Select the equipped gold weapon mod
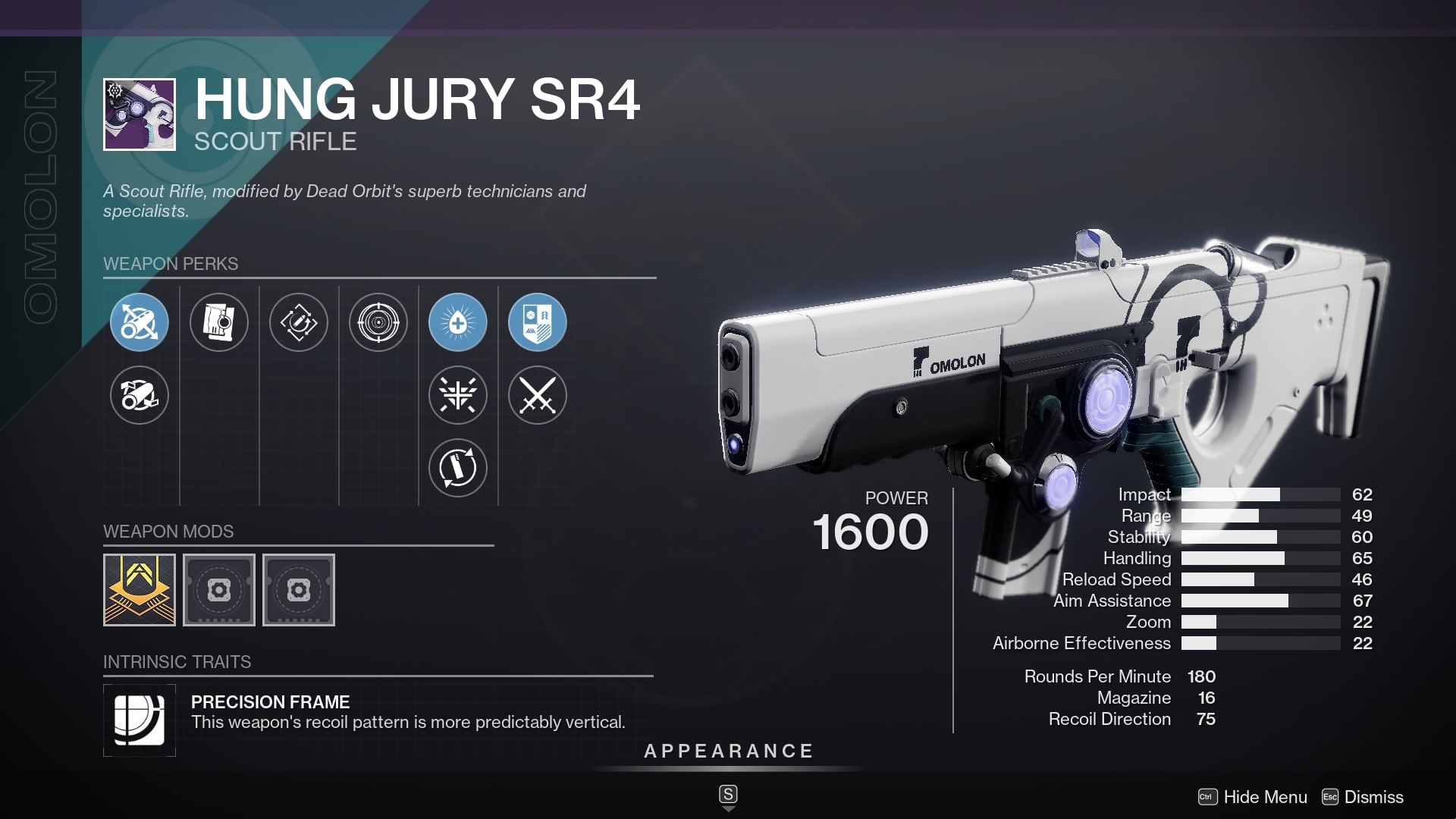Viewport: 1456px width, 819px height. point(140,590)
